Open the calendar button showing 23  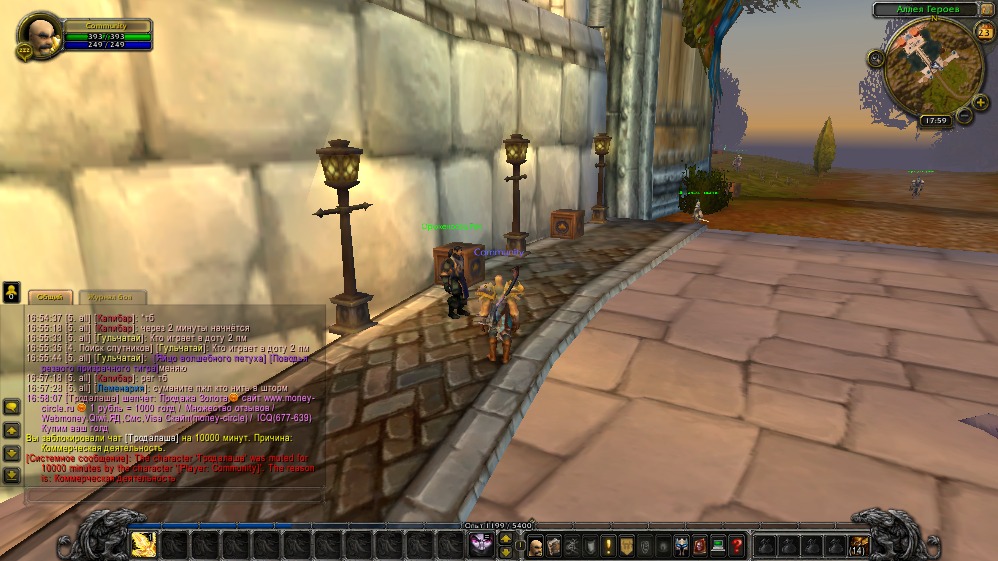click(984, 33)
